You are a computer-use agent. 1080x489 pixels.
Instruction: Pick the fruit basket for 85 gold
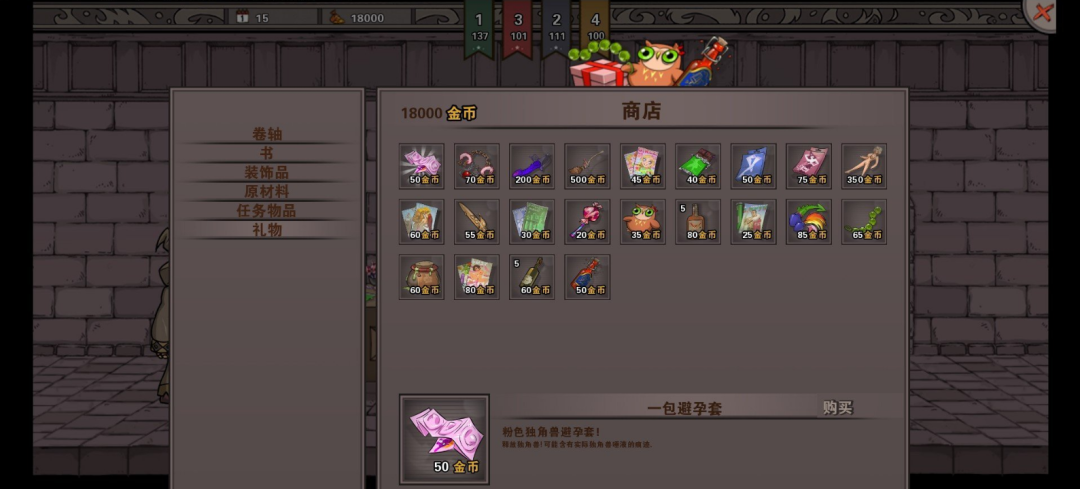808,221
